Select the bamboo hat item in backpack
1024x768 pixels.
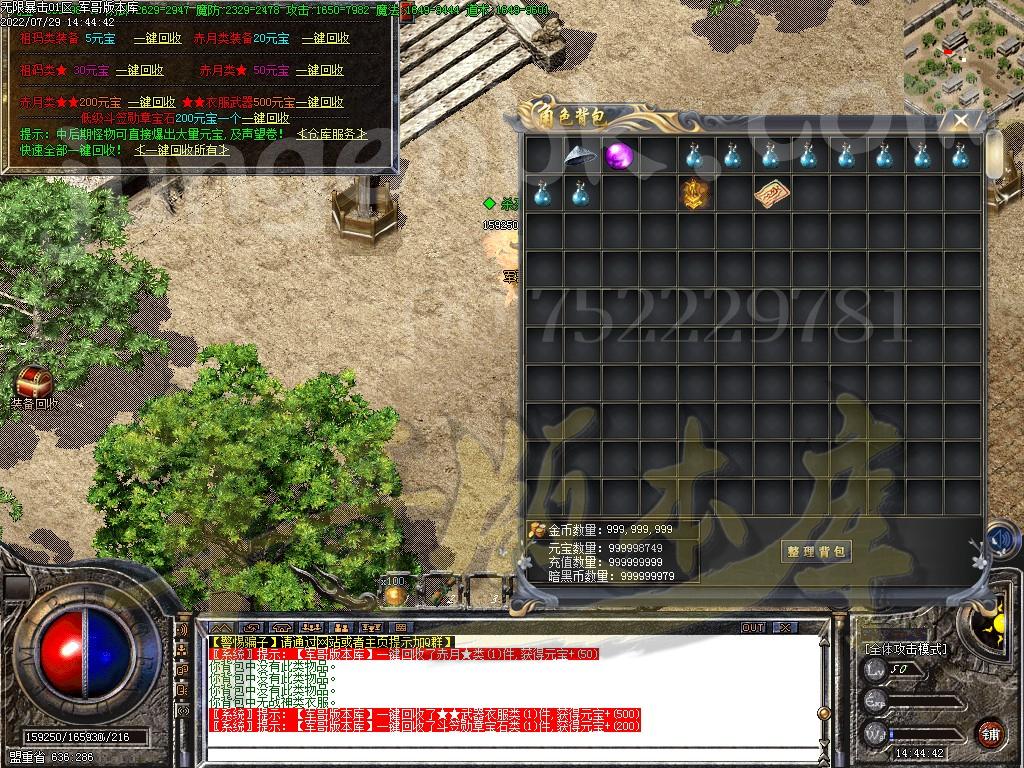581,156
